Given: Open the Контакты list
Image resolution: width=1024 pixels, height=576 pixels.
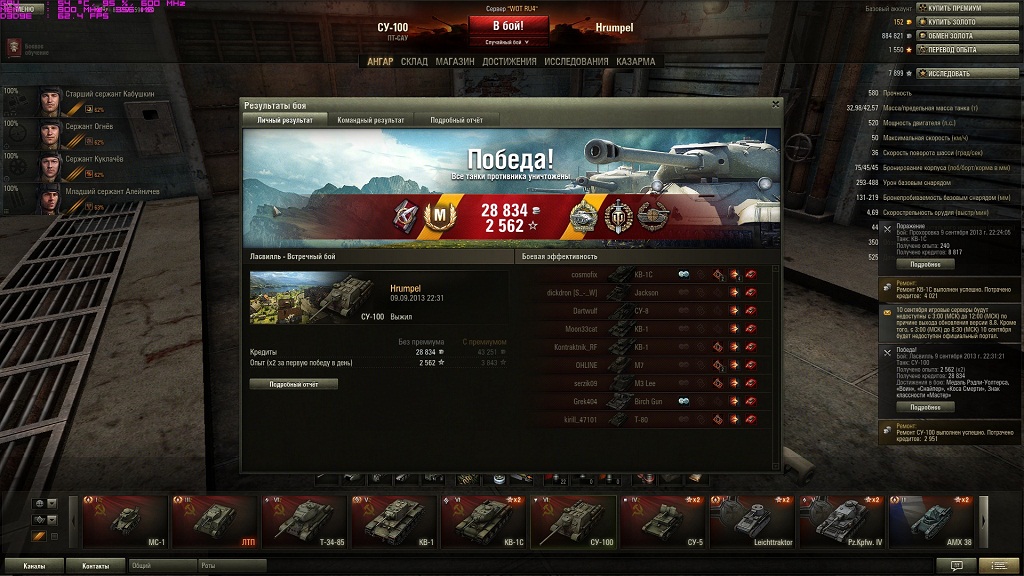Looking at the screenshot, I should (x=96, y=566).
